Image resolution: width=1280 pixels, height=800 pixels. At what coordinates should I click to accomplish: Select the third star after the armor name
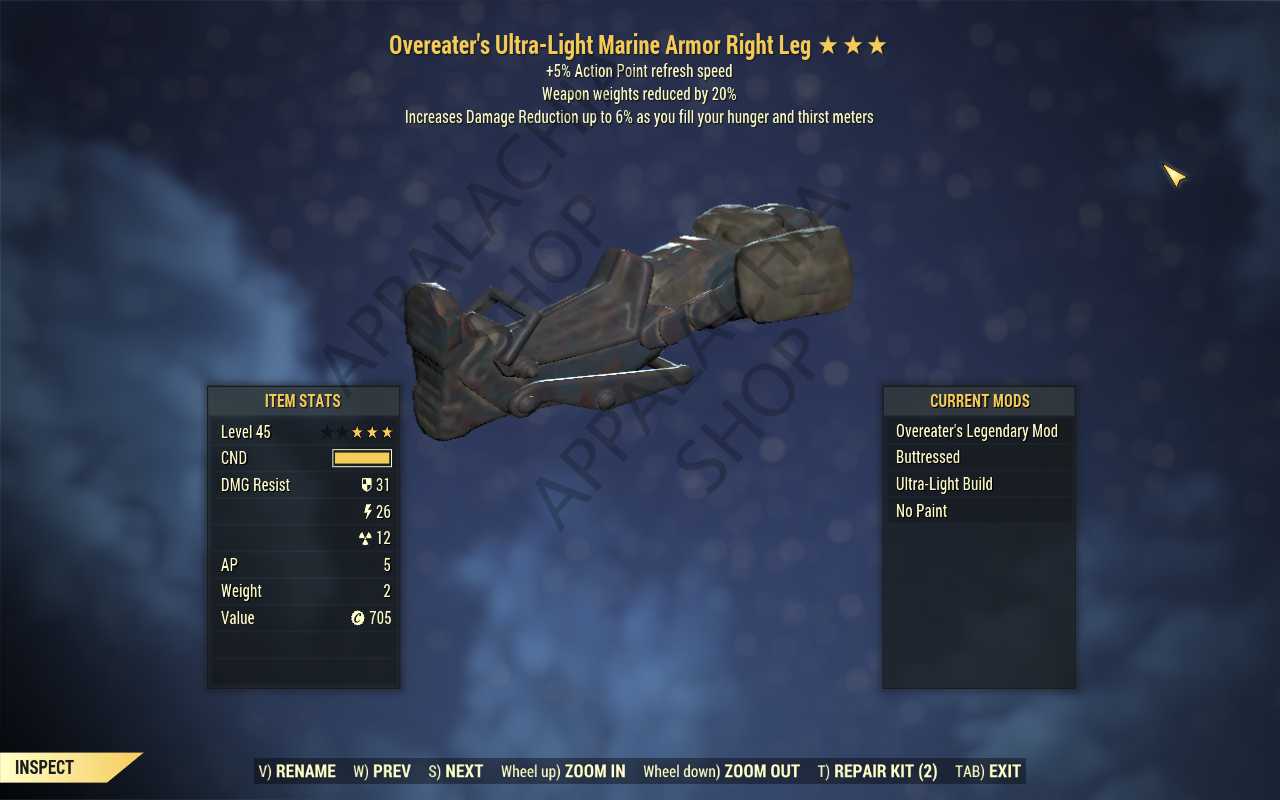(x=877, y=45)
